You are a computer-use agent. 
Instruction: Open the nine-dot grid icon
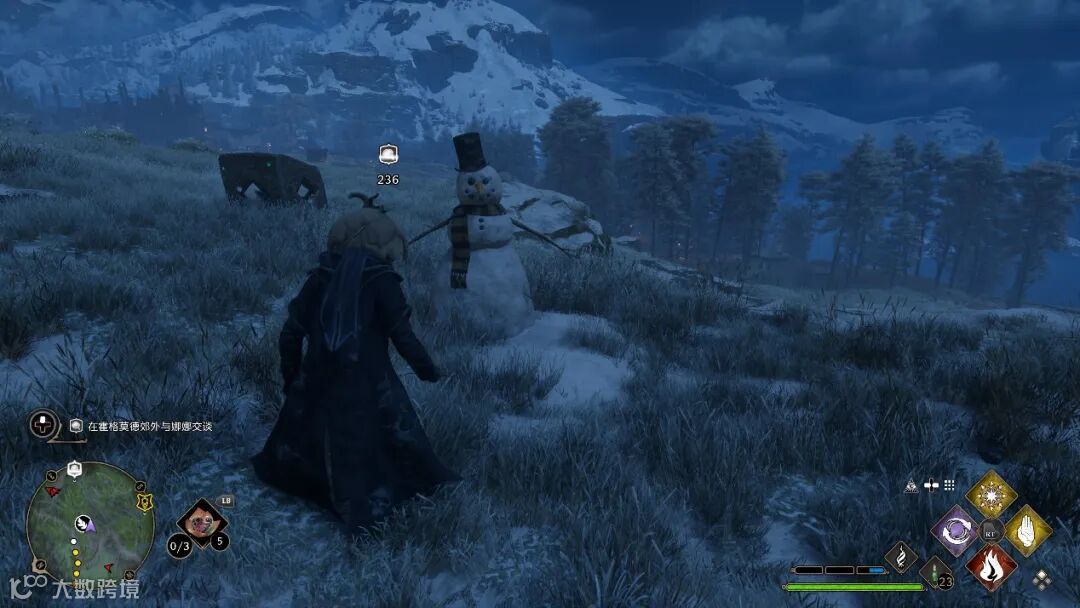[x=949, y=485]
